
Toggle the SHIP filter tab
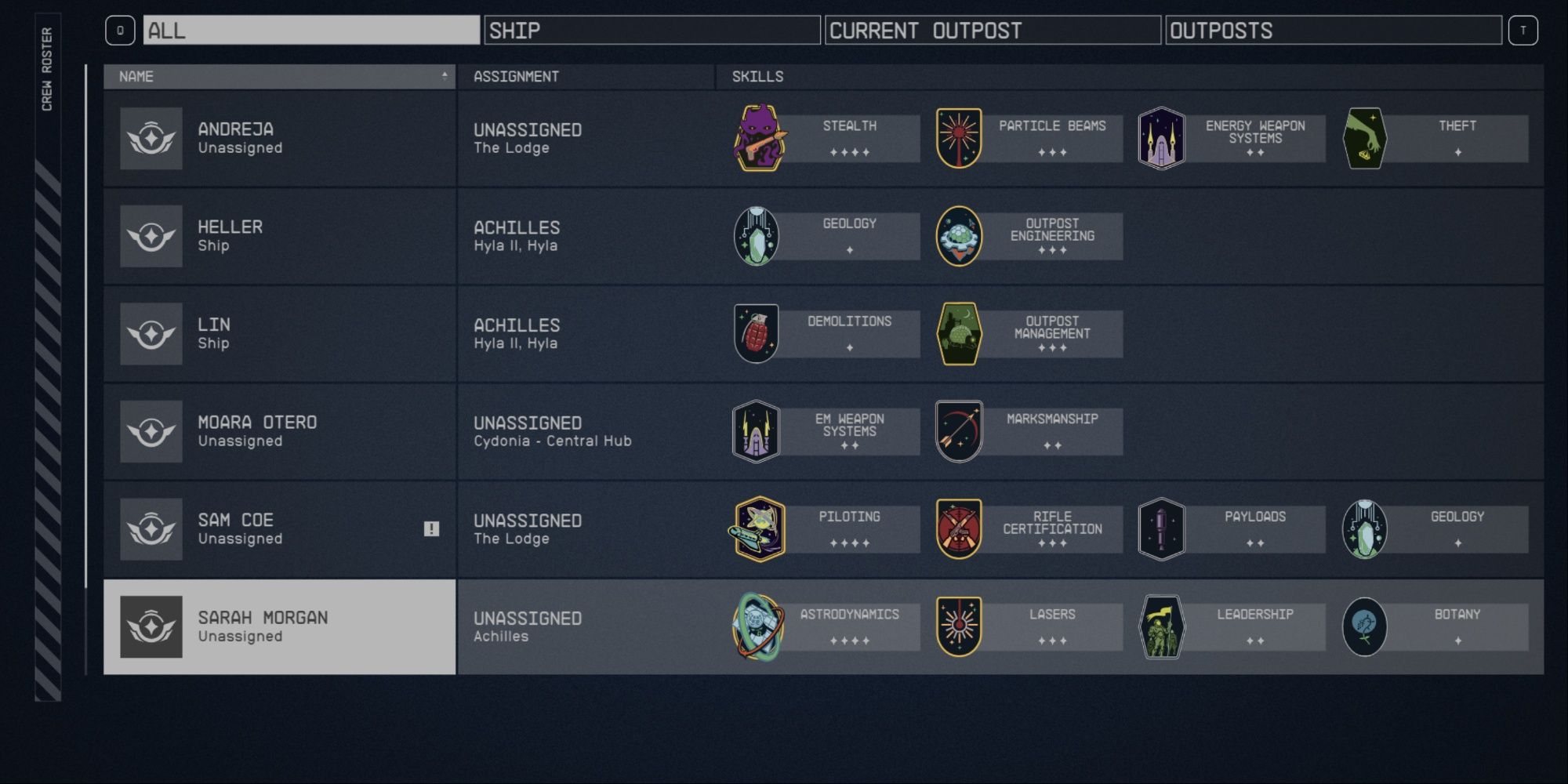coord(651,31)
